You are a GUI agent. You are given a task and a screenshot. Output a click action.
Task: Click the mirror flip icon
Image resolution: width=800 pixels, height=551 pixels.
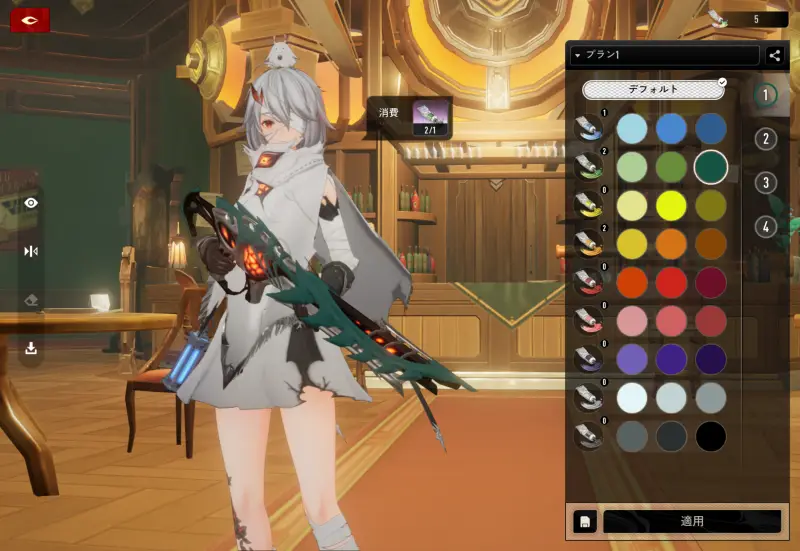31,251
